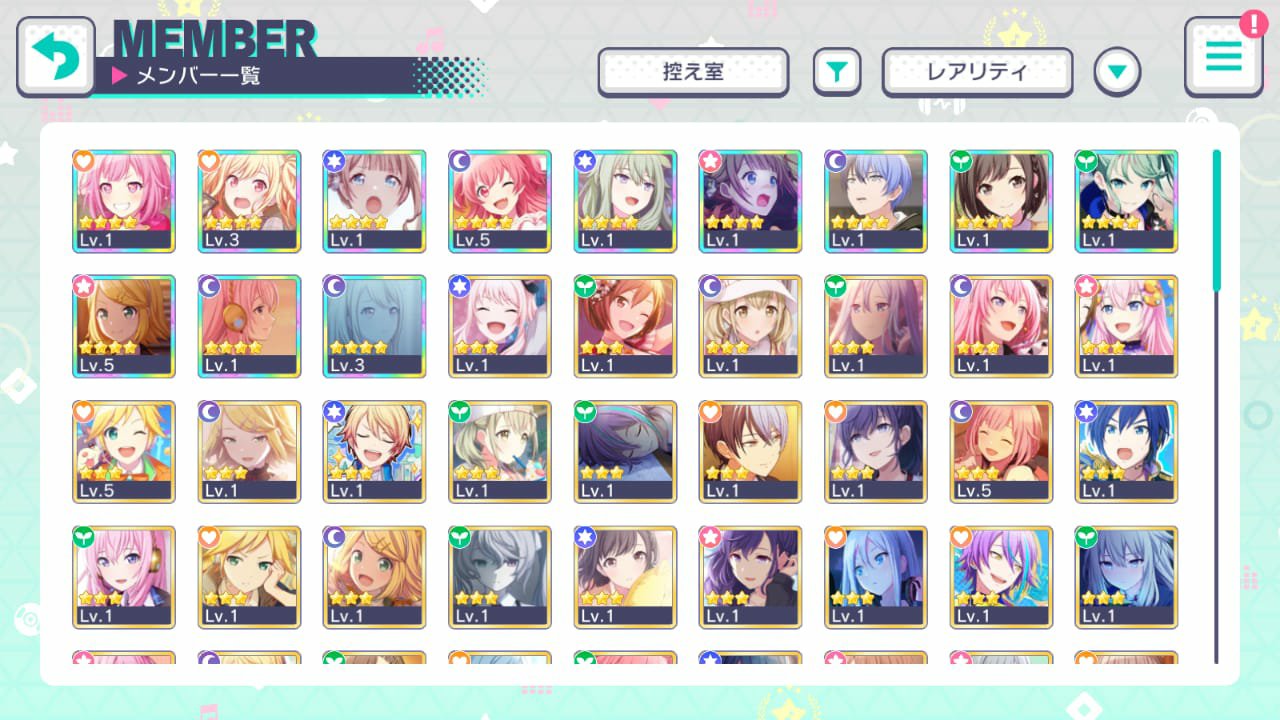Select the white sun hat girl card
Image resolution: width=1280 pixels, height=720 pixels.
pos(750,326)
